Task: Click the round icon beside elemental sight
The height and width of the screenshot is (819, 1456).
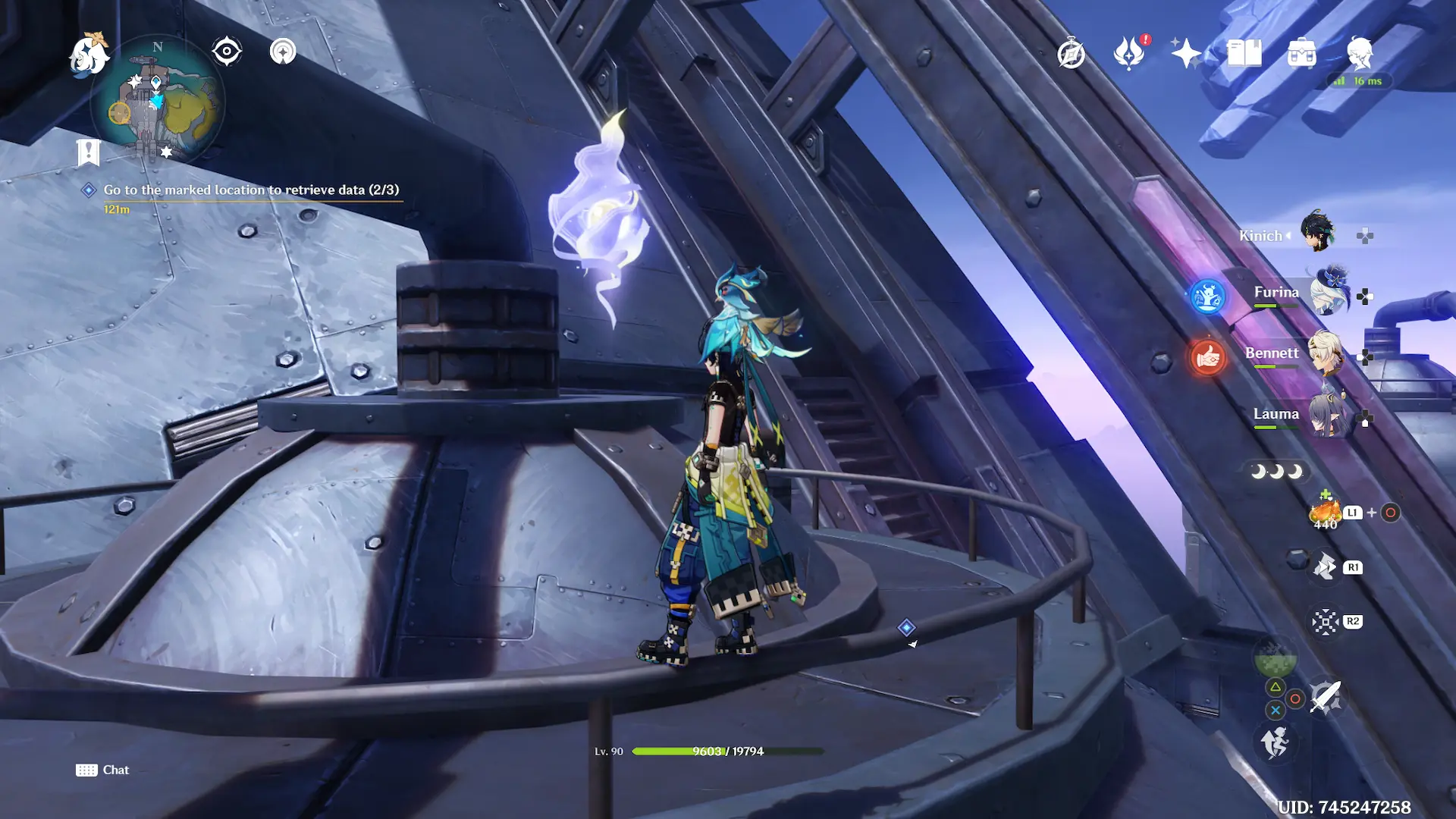Action: 283,52
